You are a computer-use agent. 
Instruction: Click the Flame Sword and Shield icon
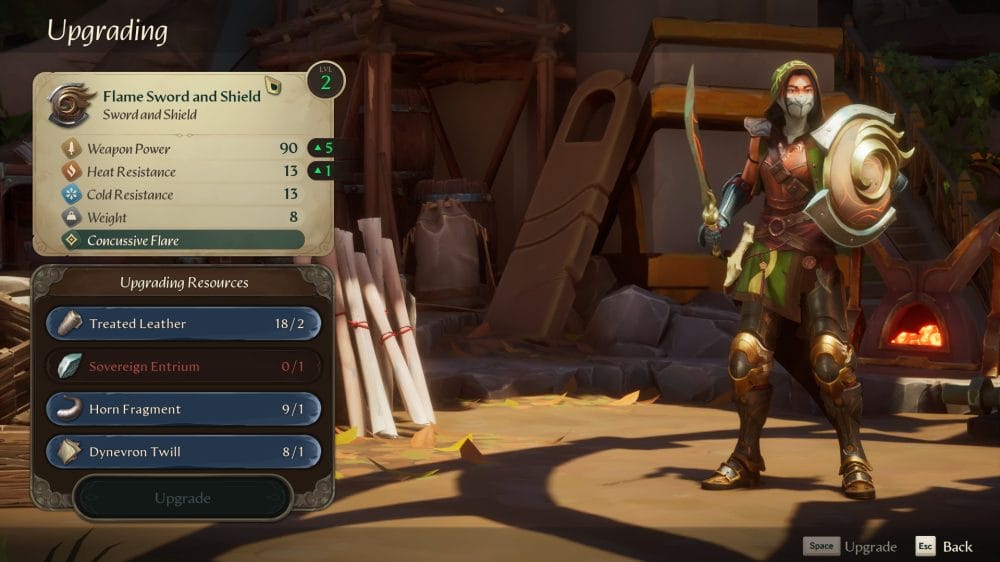(x=72, y=104)
